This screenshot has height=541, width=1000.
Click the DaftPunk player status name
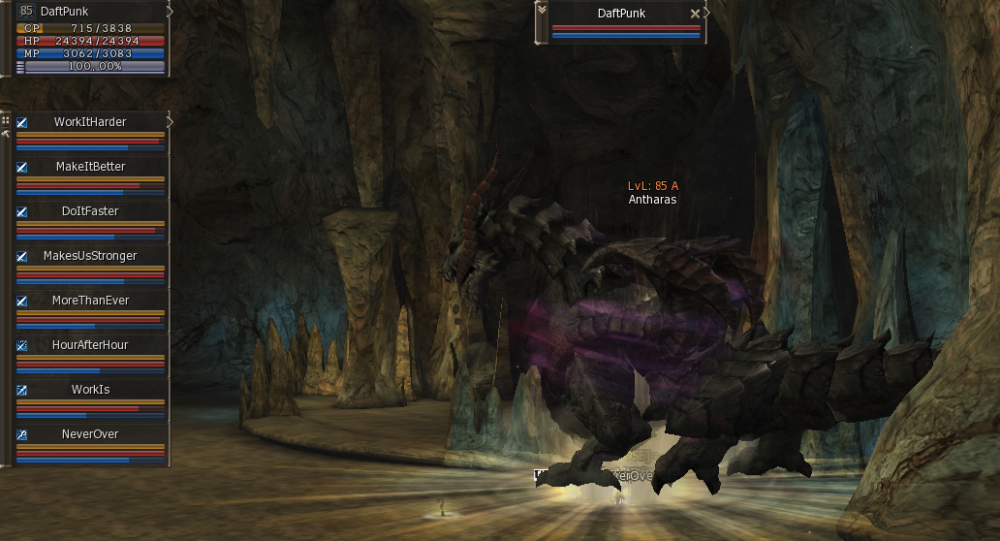click(x=64, y=11)
